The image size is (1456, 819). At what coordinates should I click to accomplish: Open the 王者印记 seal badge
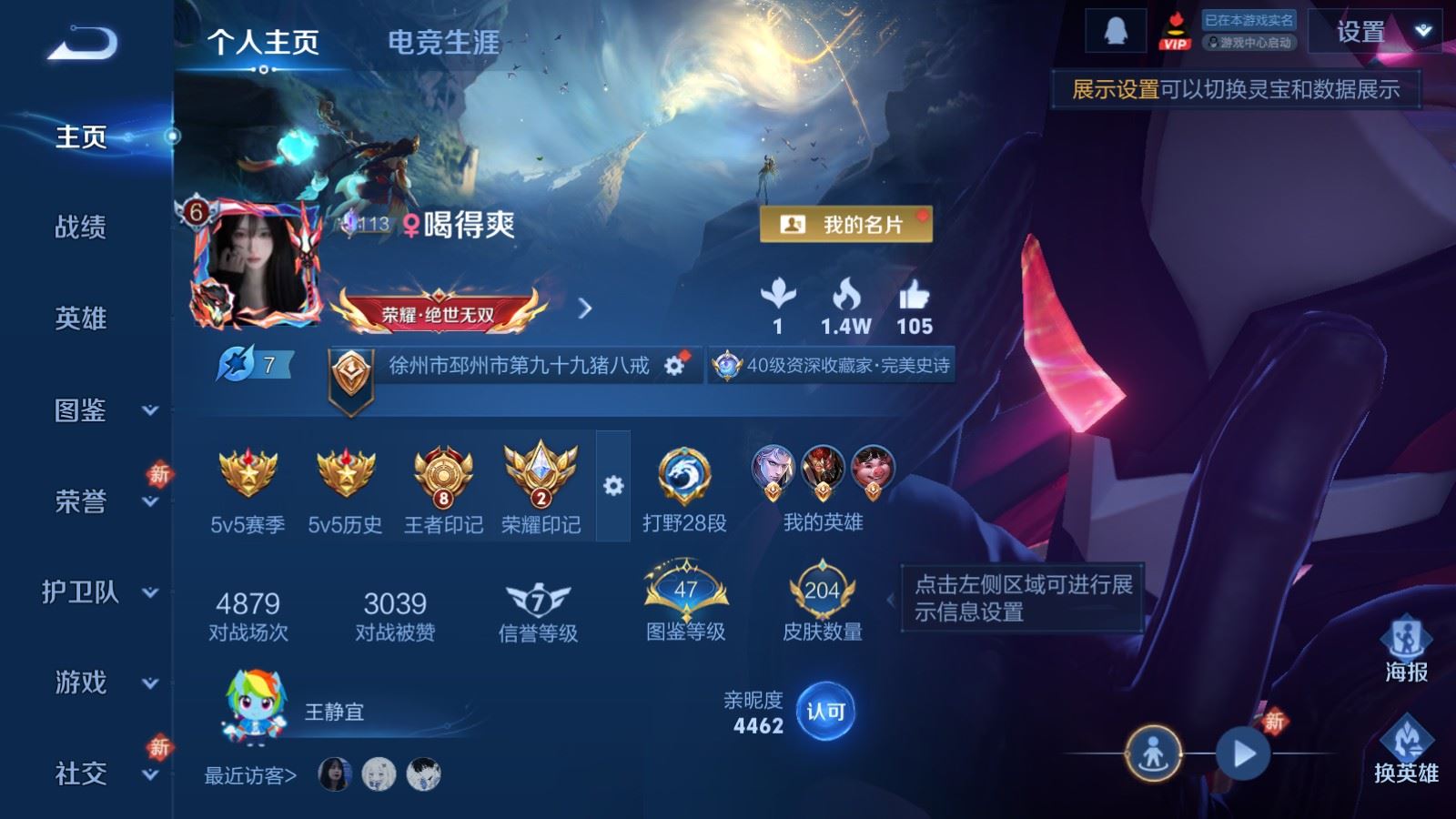(442, 475)
